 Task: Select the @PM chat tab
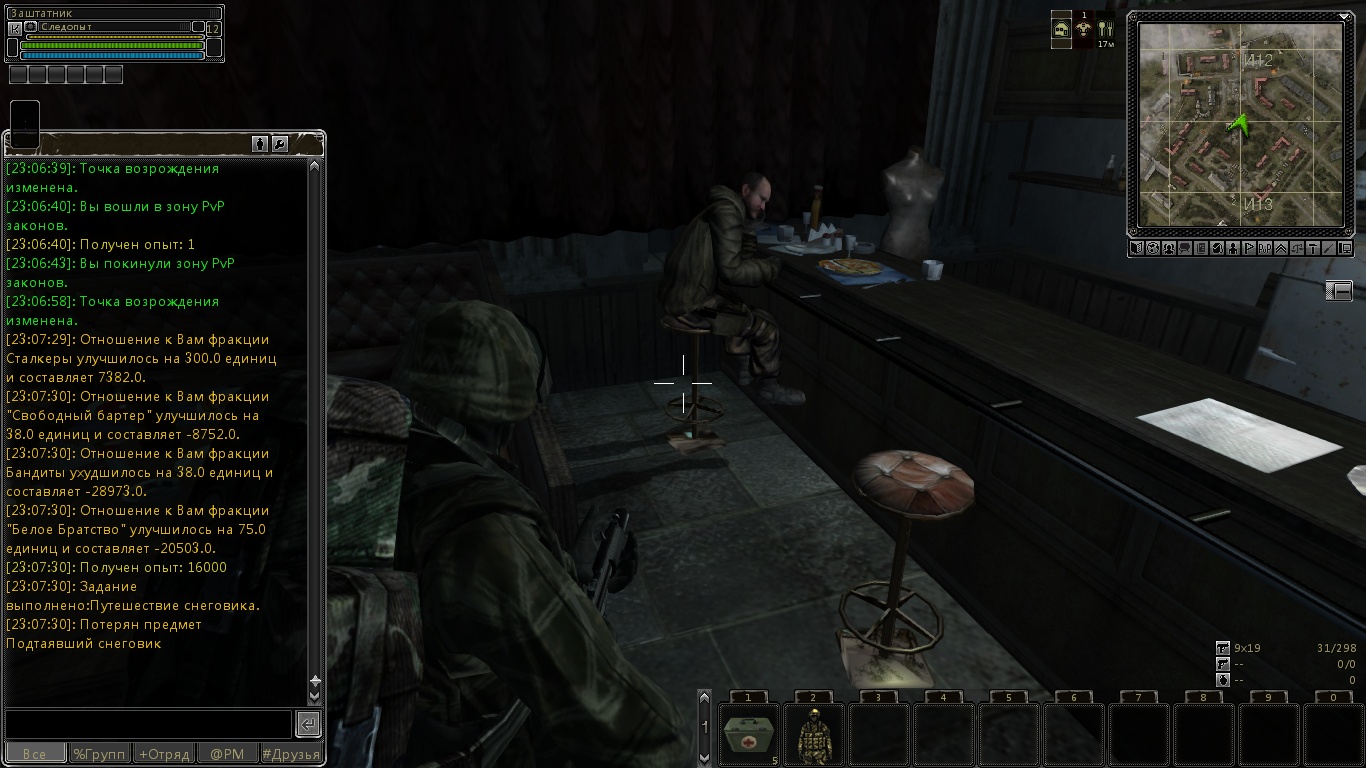(x=227, y=754)
